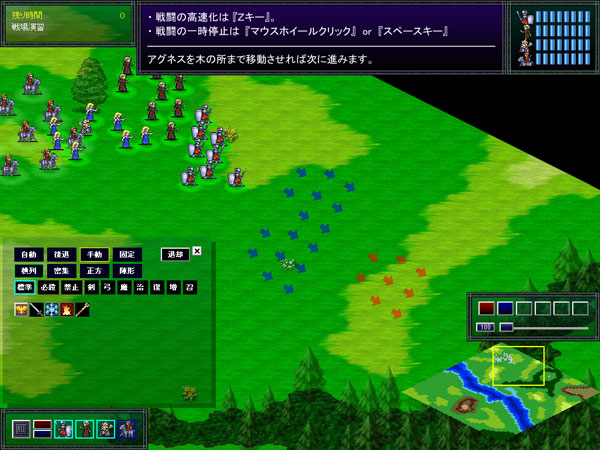This screenshot has width=600, height=450.
Task: Set skills to 禁止 (forbidden)
Action: point(70,288)
